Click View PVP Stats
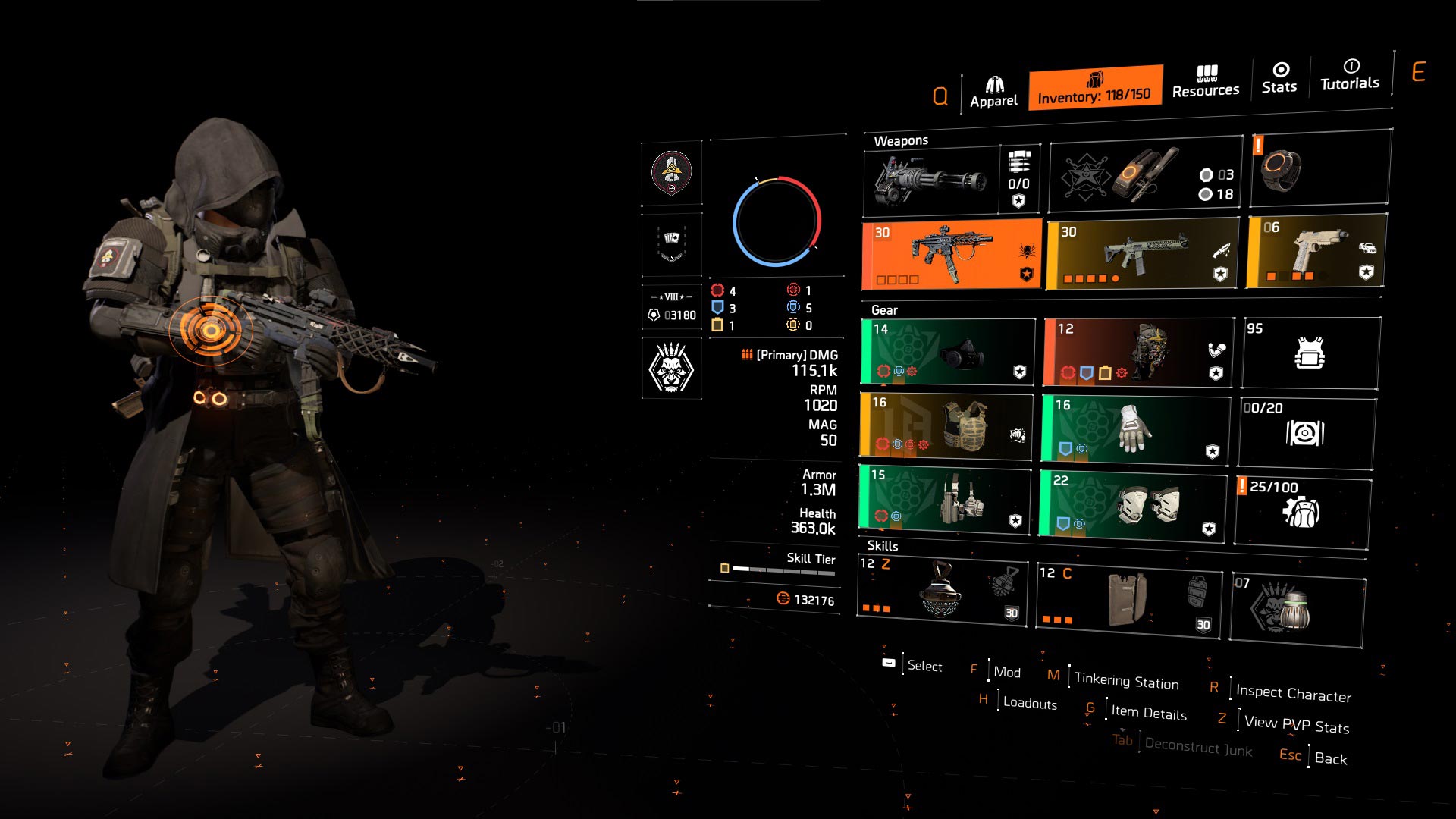Screen dimensions: 1456x819 [1295, 724]
